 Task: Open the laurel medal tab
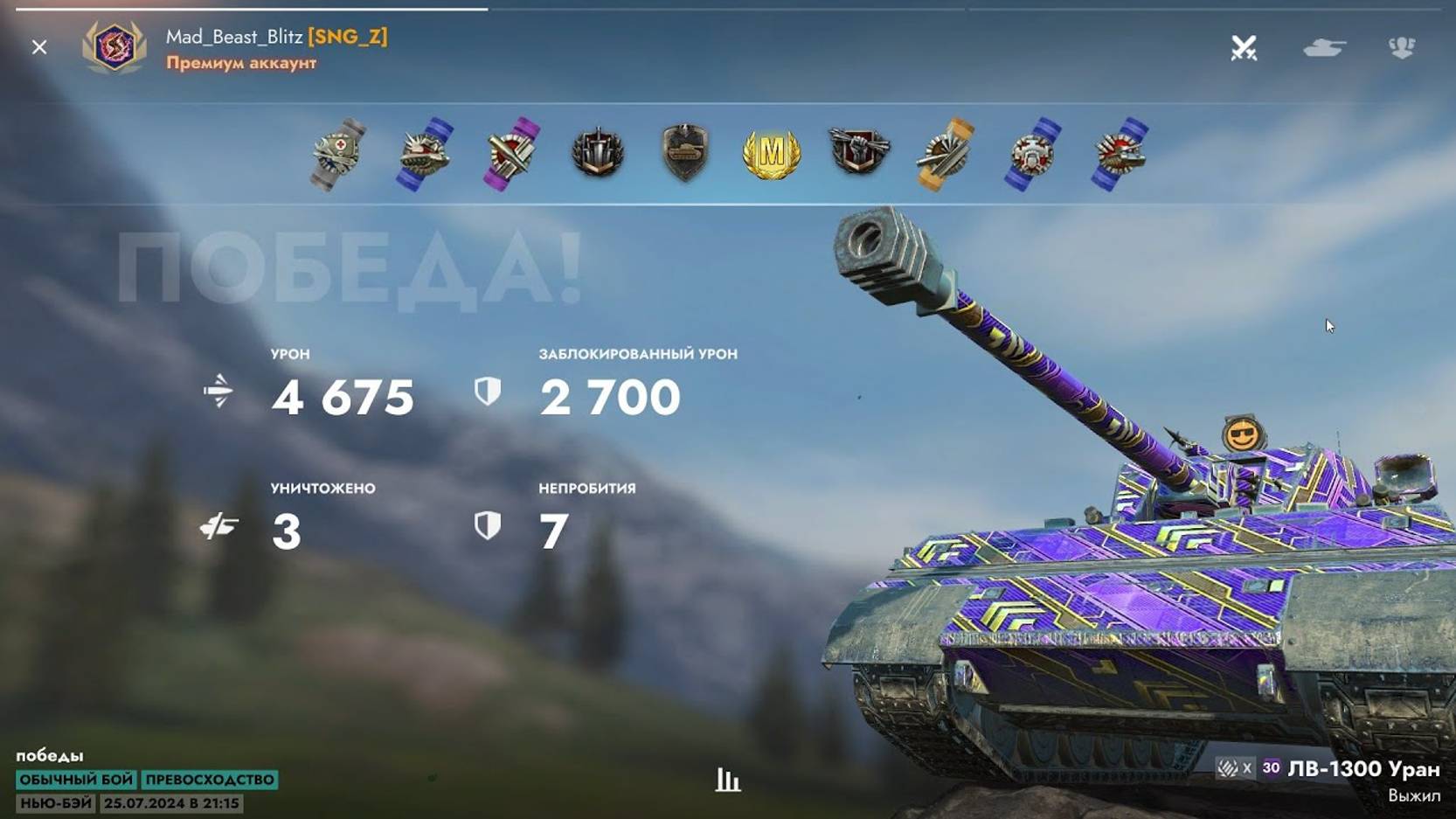[1402, 47]
